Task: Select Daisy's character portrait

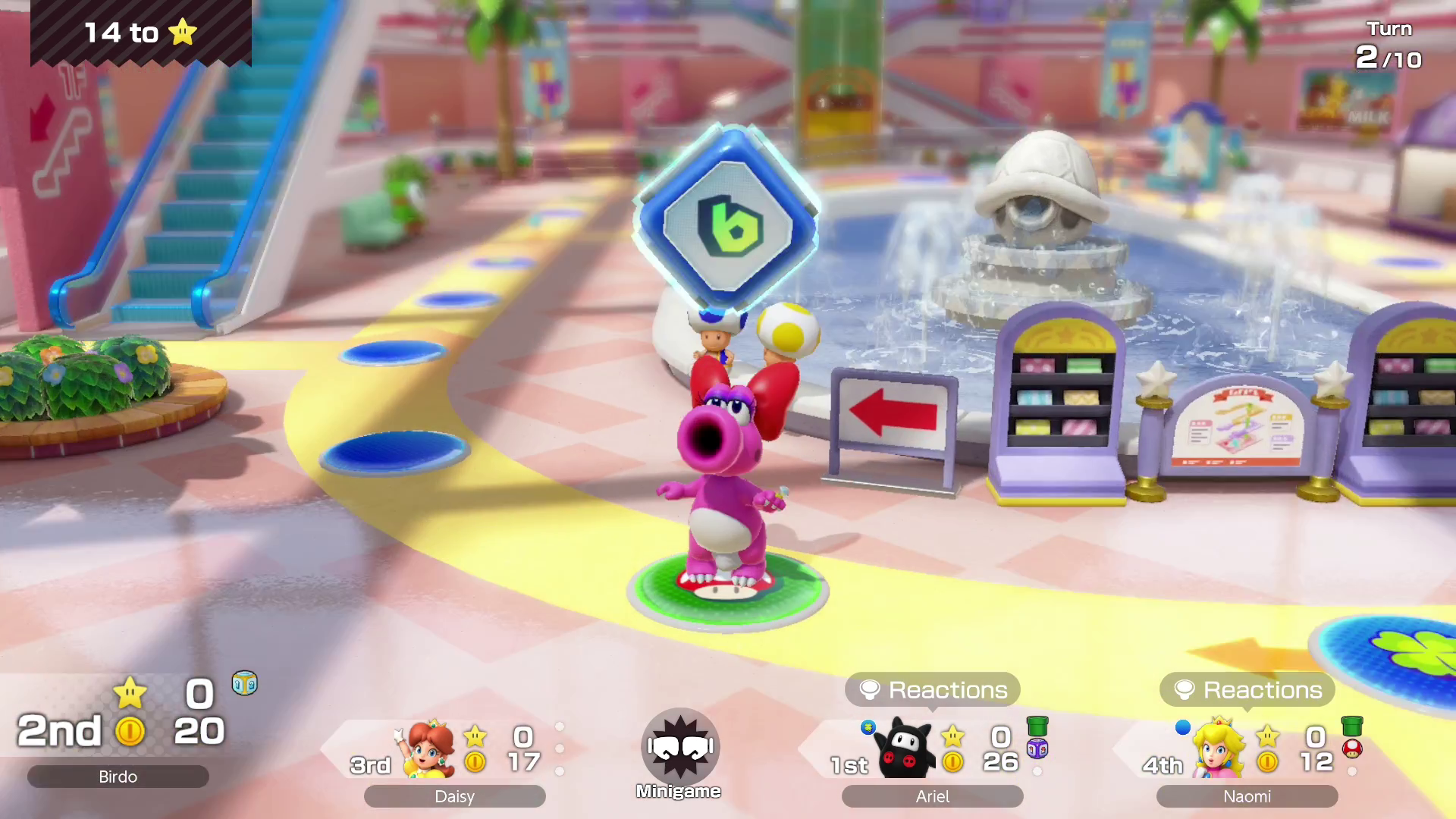Action: (x=430, y=749)
